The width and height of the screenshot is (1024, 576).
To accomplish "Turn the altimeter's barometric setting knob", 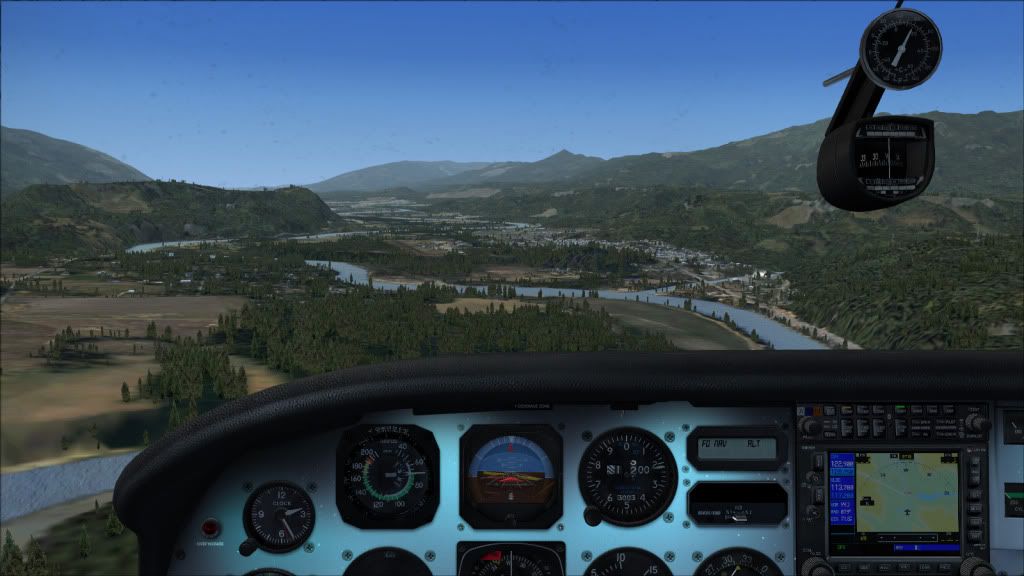I will tap(592, 516).
